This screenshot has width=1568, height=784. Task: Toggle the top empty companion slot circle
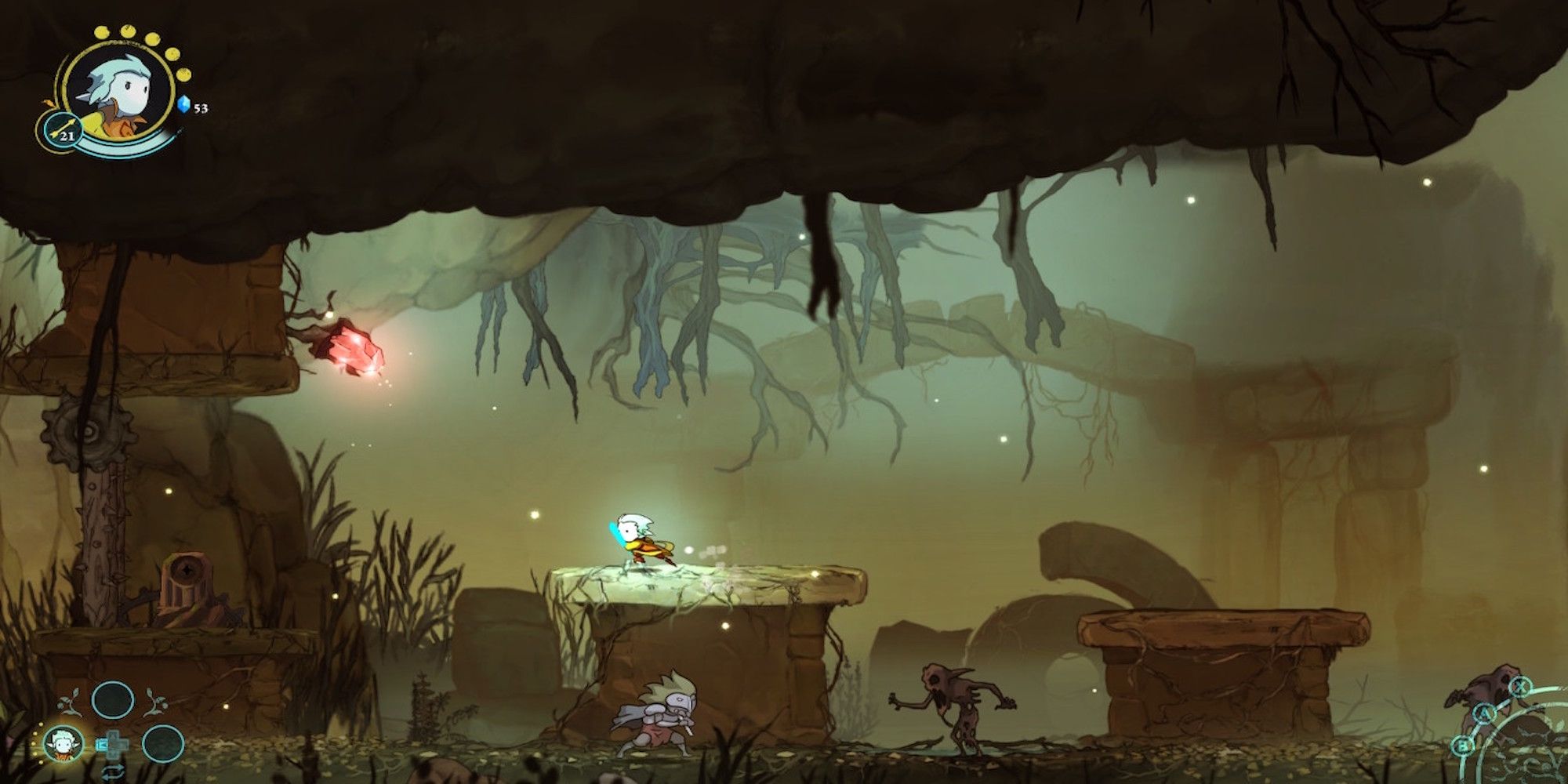click(114, 700)
